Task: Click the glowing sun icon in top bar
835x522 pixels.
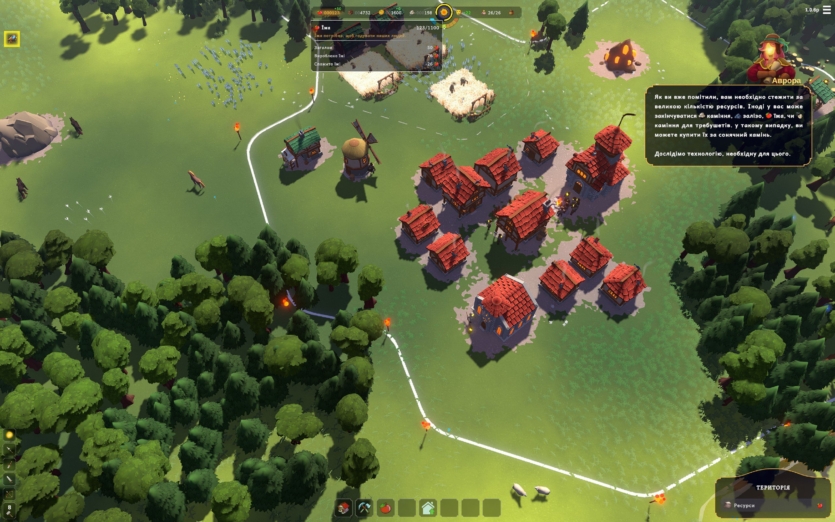Action: pos(445,13)
